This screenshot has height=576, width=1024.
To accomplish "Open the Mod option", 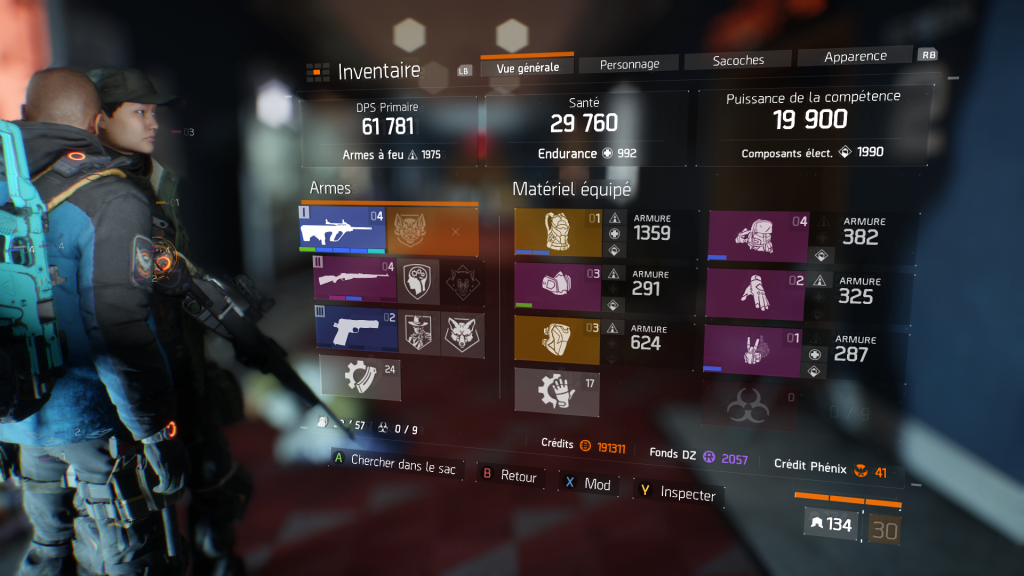I will (588, 484).
